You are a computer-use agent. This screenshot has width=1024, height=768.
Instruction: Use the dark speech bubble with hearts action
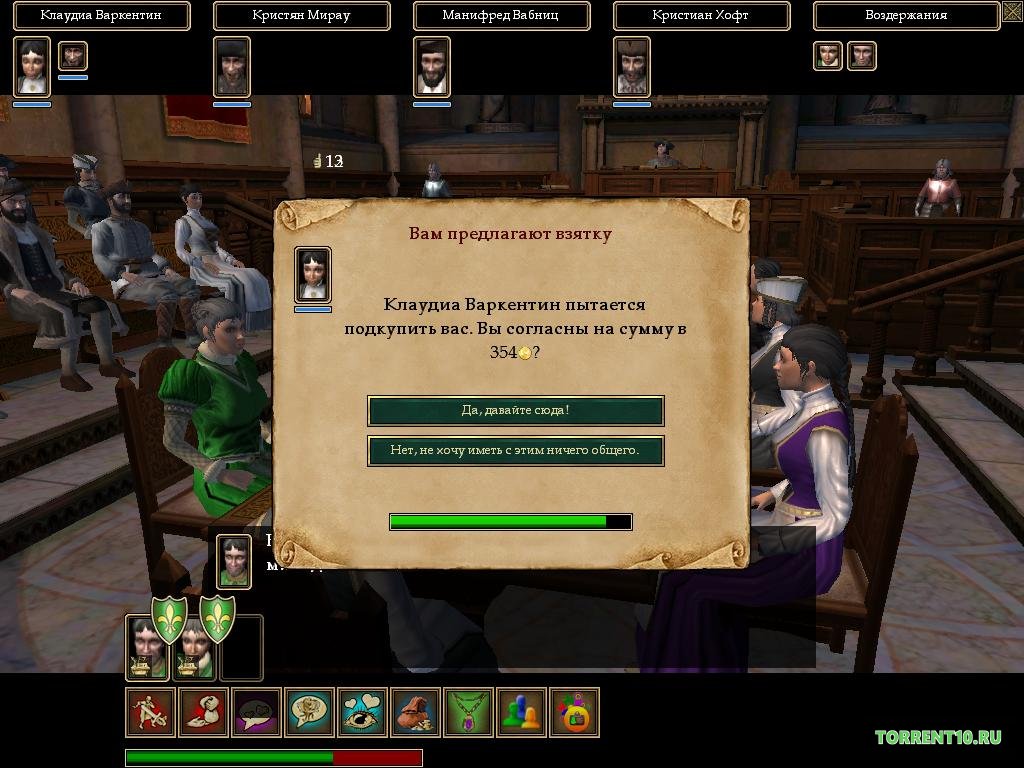pyautogui.click(x=257, y=712)
